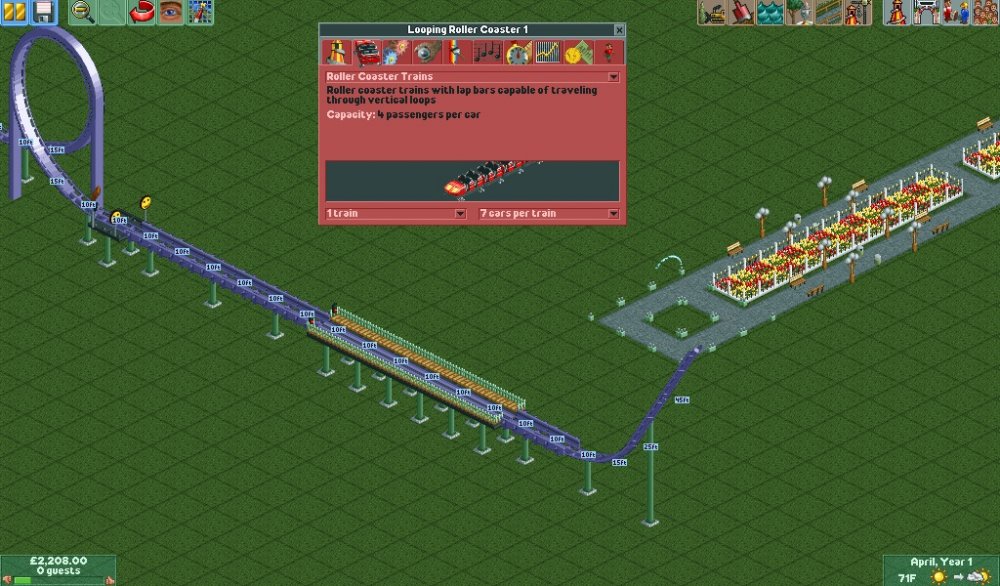Show the stopwatch measurements tab
1000x586 pixels.
[x=517, y=53]
